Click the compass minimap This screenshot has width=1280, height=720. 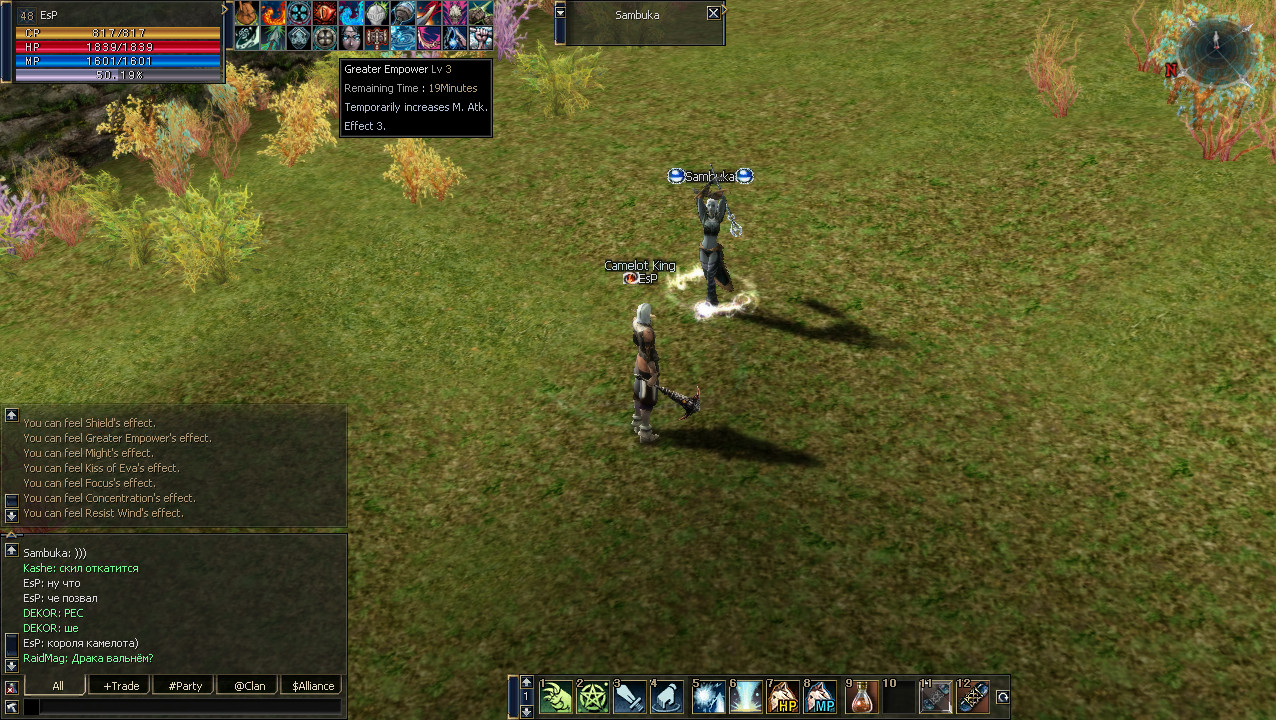point(1215,48)
